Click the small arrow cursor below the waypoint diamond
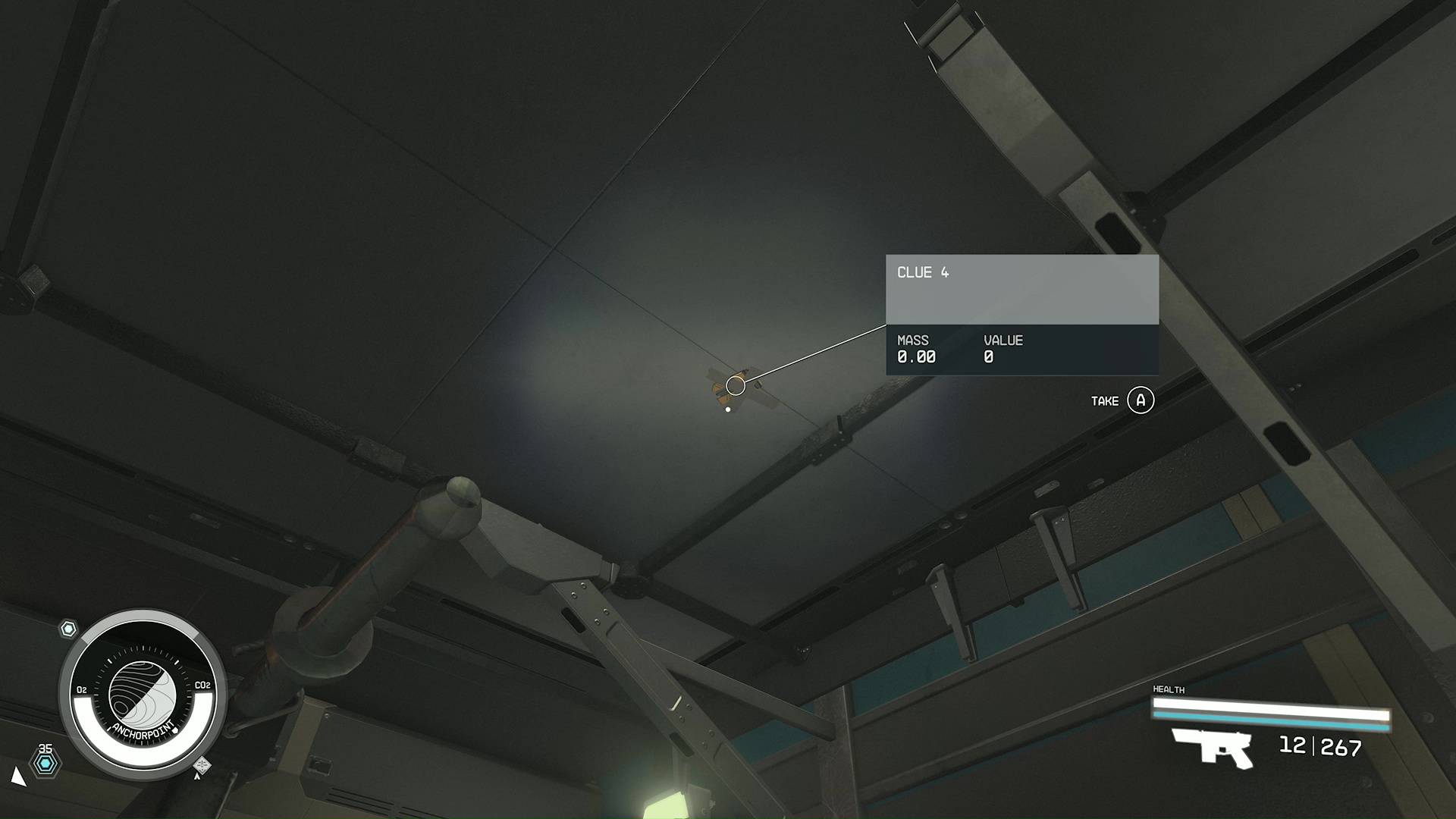This screenshot has height=819, width=1456. pos(196,777)
